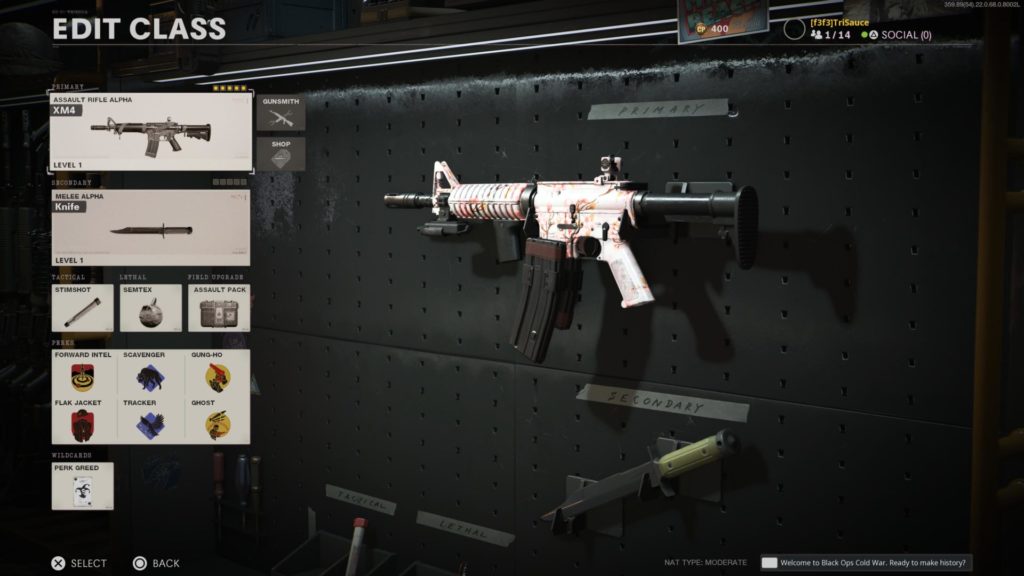Choose the Knife secondary weapon slot

click(151, 228)
